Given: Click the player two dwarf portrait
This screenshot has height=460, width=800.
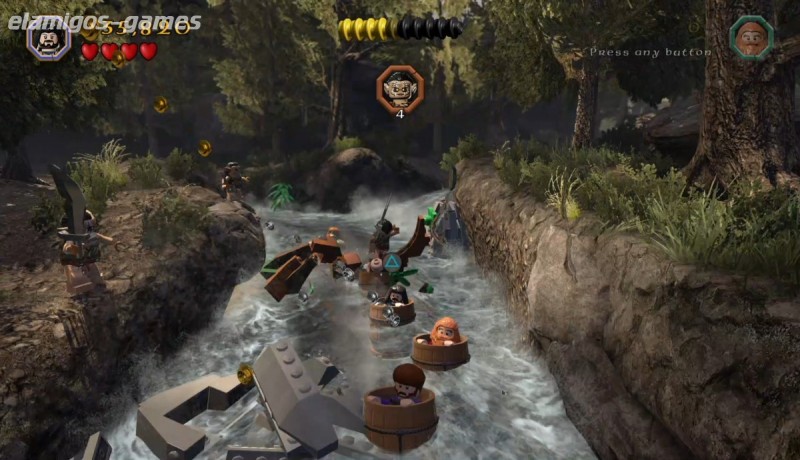Looking at the screenshot, I should [x=751, y=38].
